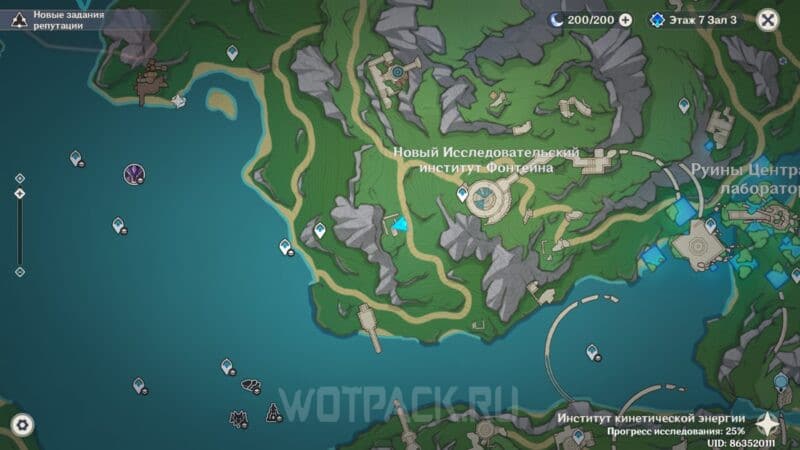Select the cyan quest marker on the map
800x450 pixels.
click(401, 227)
